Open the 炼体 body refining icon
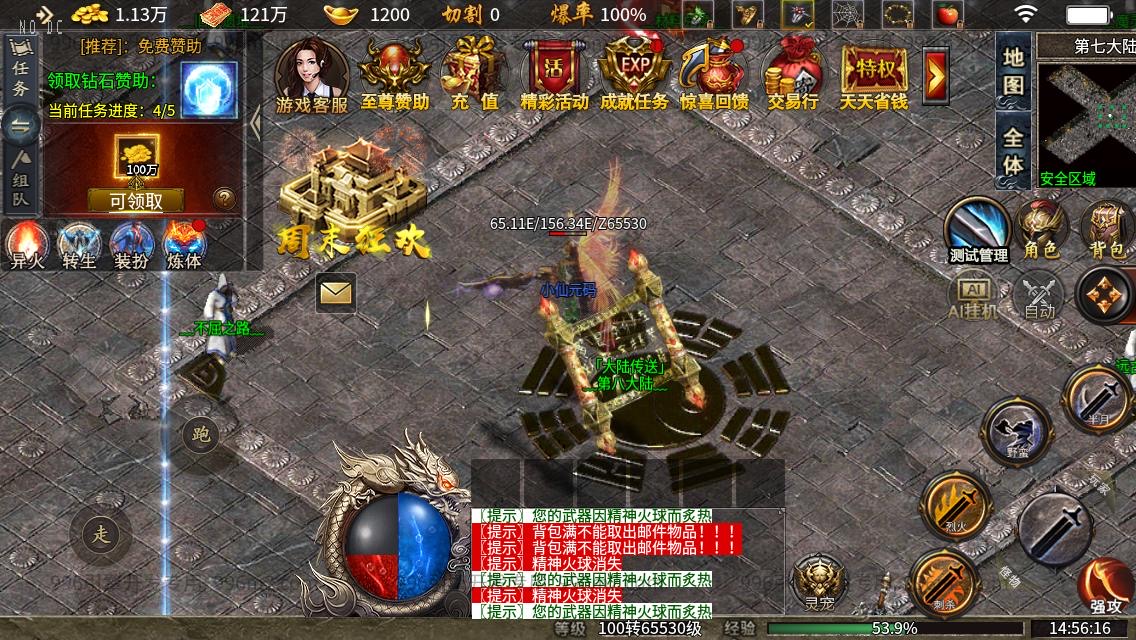The height and width of the screenshot is (640, 1136). coord(184,245)
